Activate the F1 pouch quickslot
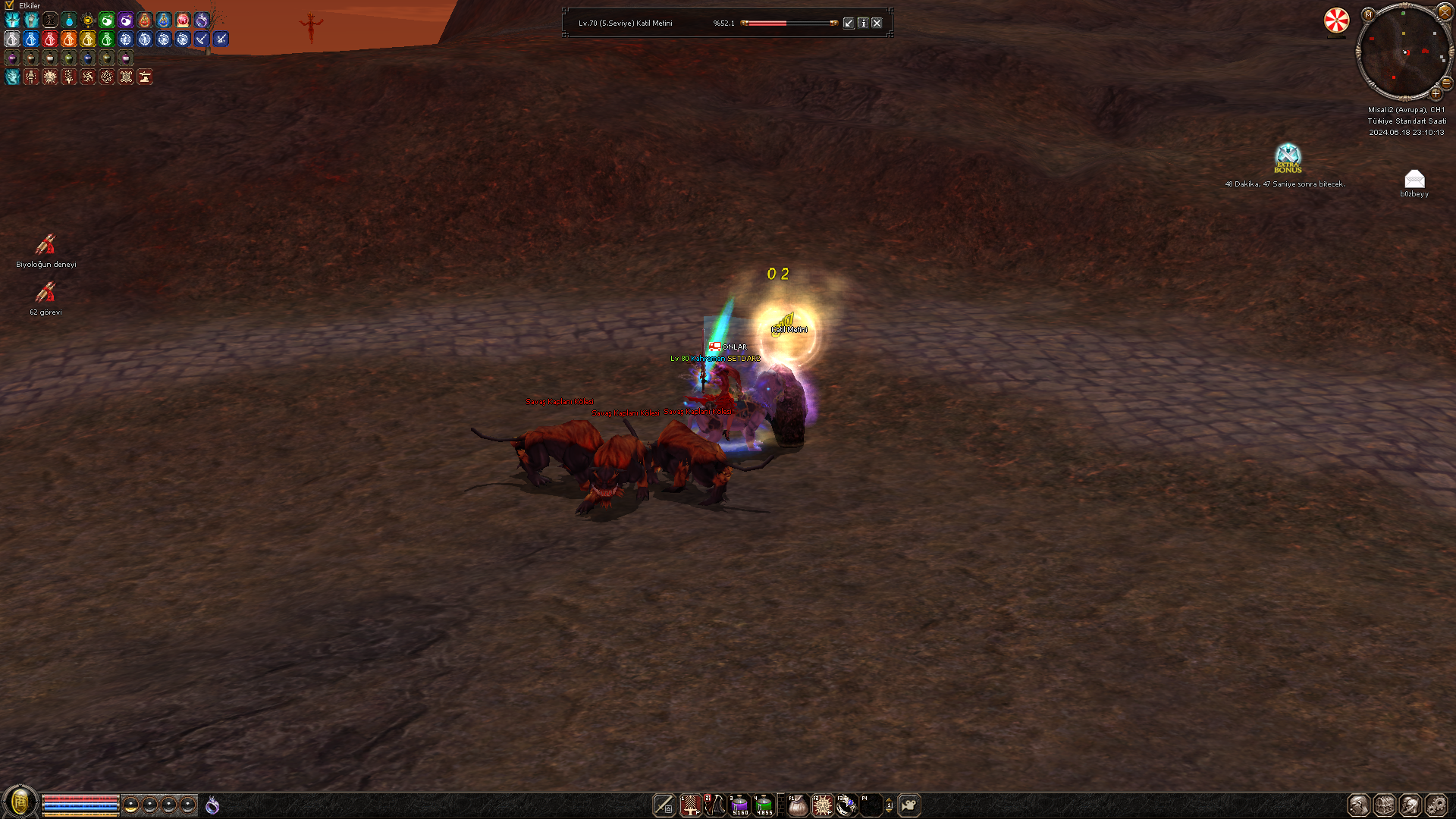 click(798, 805)
